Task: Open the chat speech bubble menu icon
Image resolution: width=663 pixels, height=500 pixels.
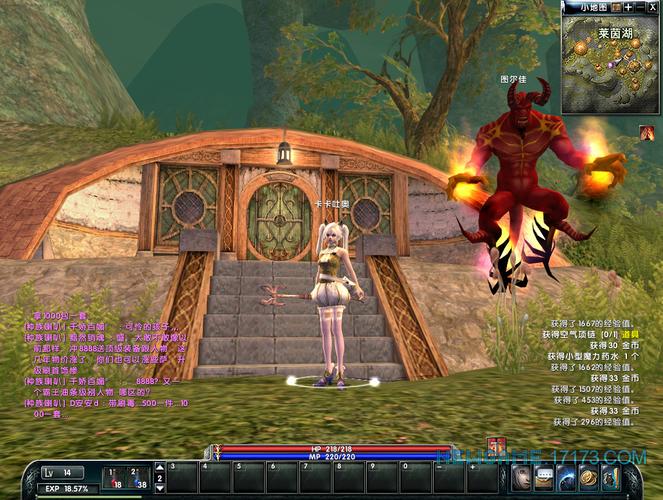Action: click(545, 479)
